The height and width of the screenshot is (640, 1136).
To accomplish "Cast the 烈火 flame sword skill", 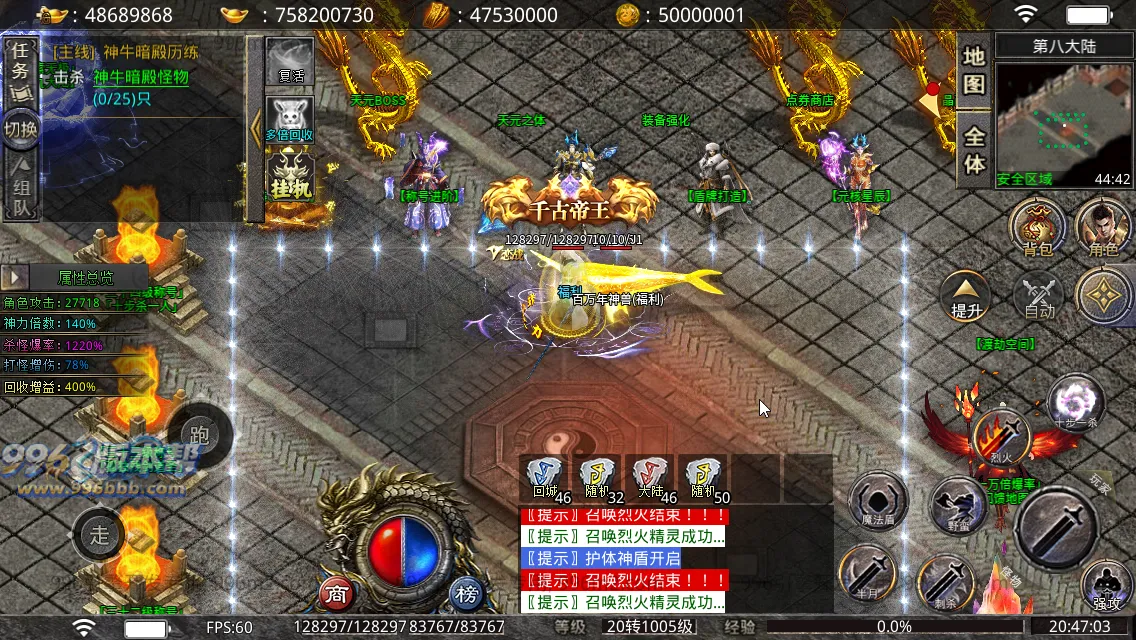I will pos(1001,437).
